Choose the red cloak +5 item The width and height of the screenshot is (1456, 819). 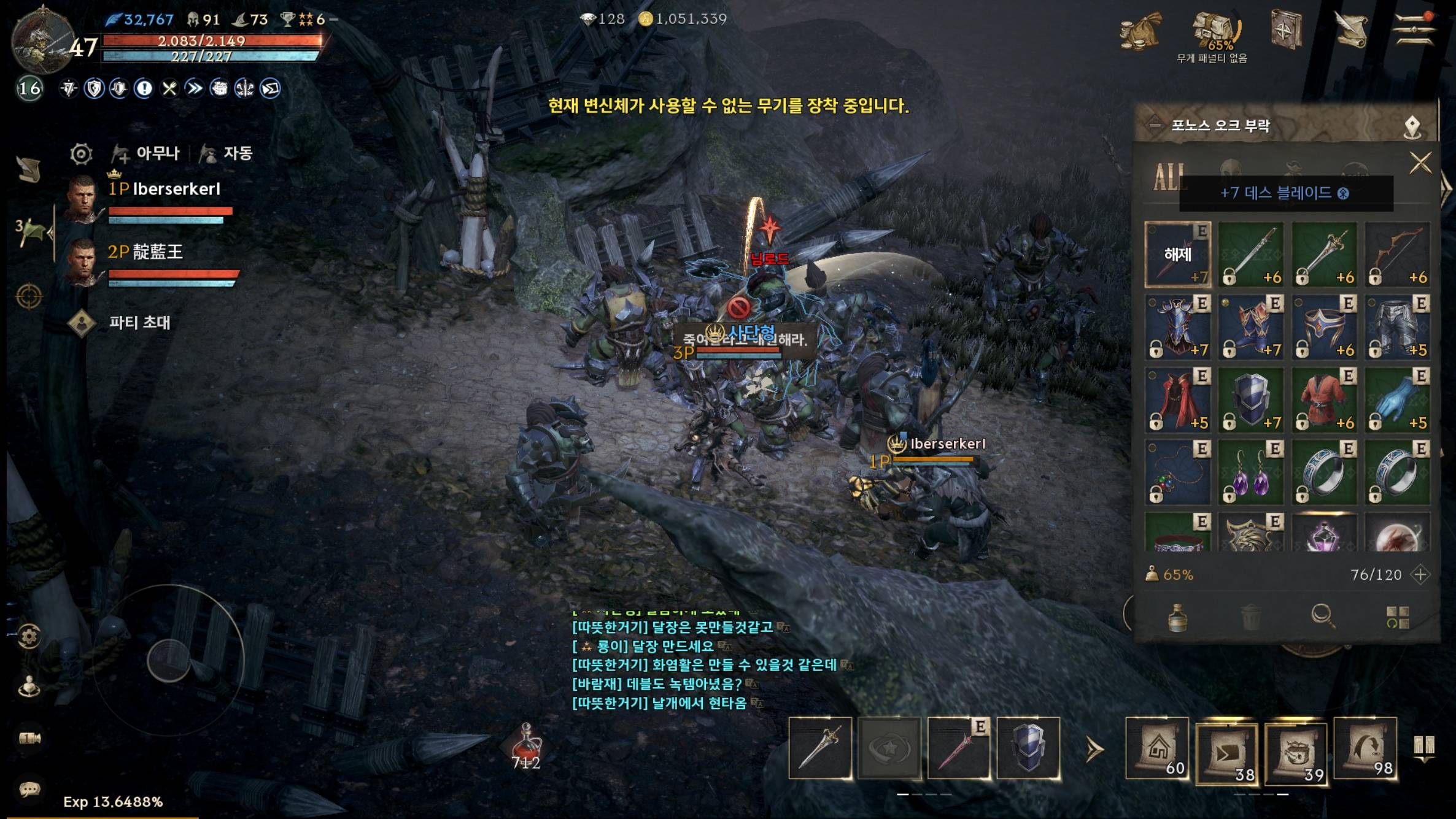(x=1177, y=401)
